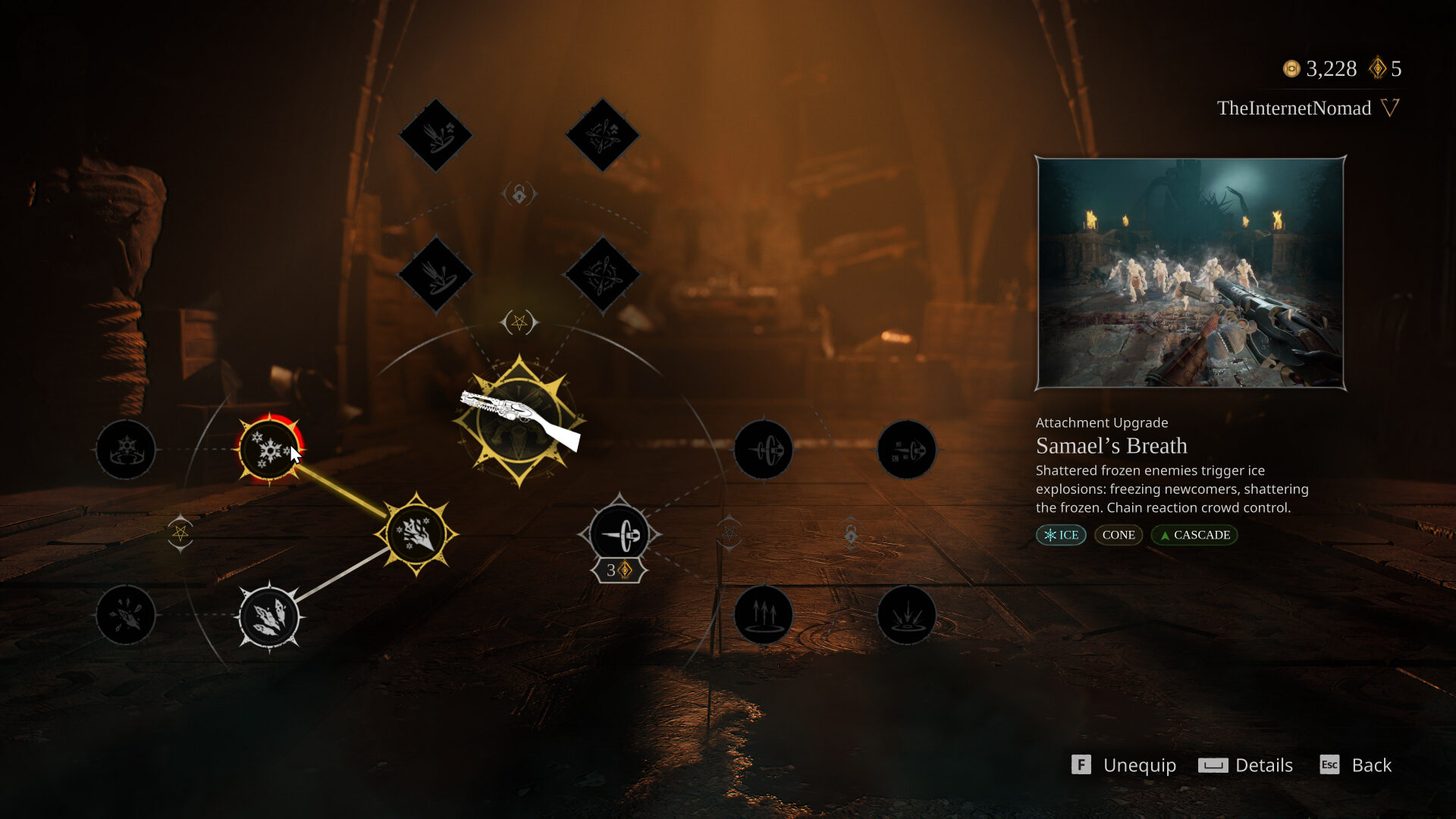This screenshot has height=819, width=1456.
Task: Select the silver ice shards upgrade node
Action: 269,617
